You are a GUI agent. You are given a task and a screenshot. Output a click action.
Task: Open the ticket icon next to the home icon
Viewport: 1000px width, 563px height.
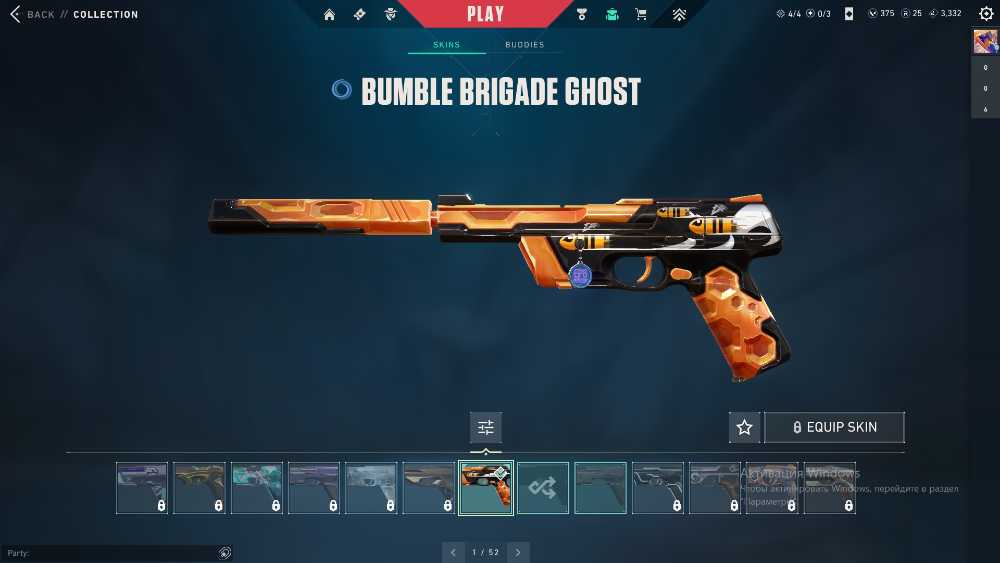click(x=360, y=14)
